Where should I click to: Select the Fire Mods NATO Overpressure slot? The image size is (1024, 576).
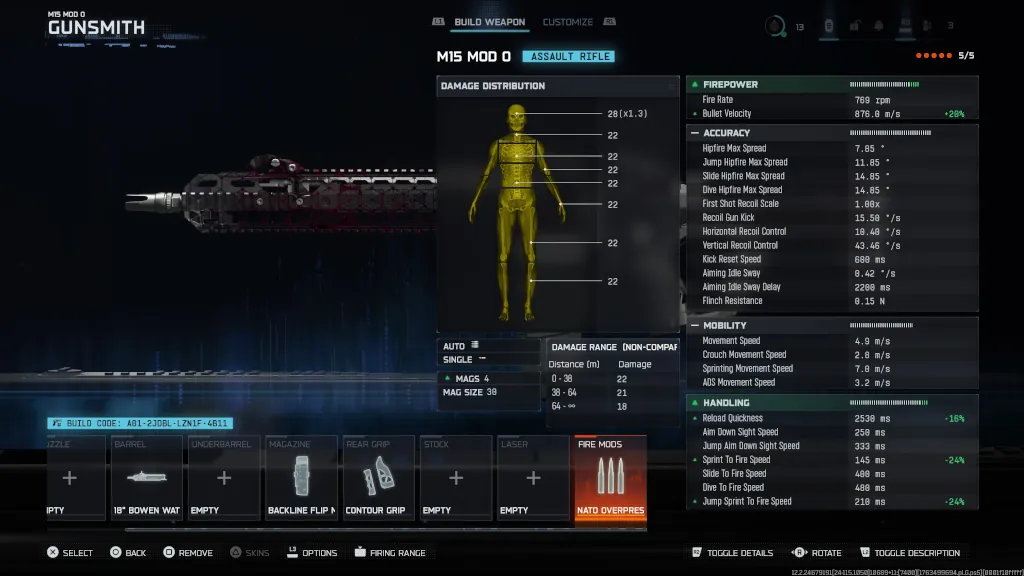click(609, 478)
